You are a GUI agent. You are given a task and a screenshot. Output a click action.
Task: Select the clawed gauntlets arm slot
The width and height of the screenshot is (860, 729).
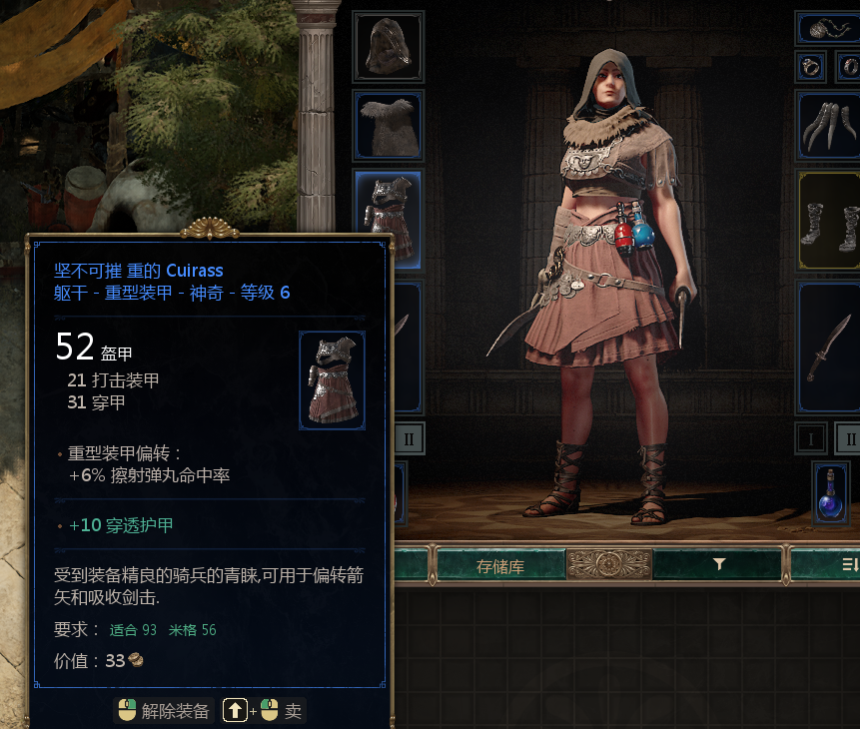[827, 124]
